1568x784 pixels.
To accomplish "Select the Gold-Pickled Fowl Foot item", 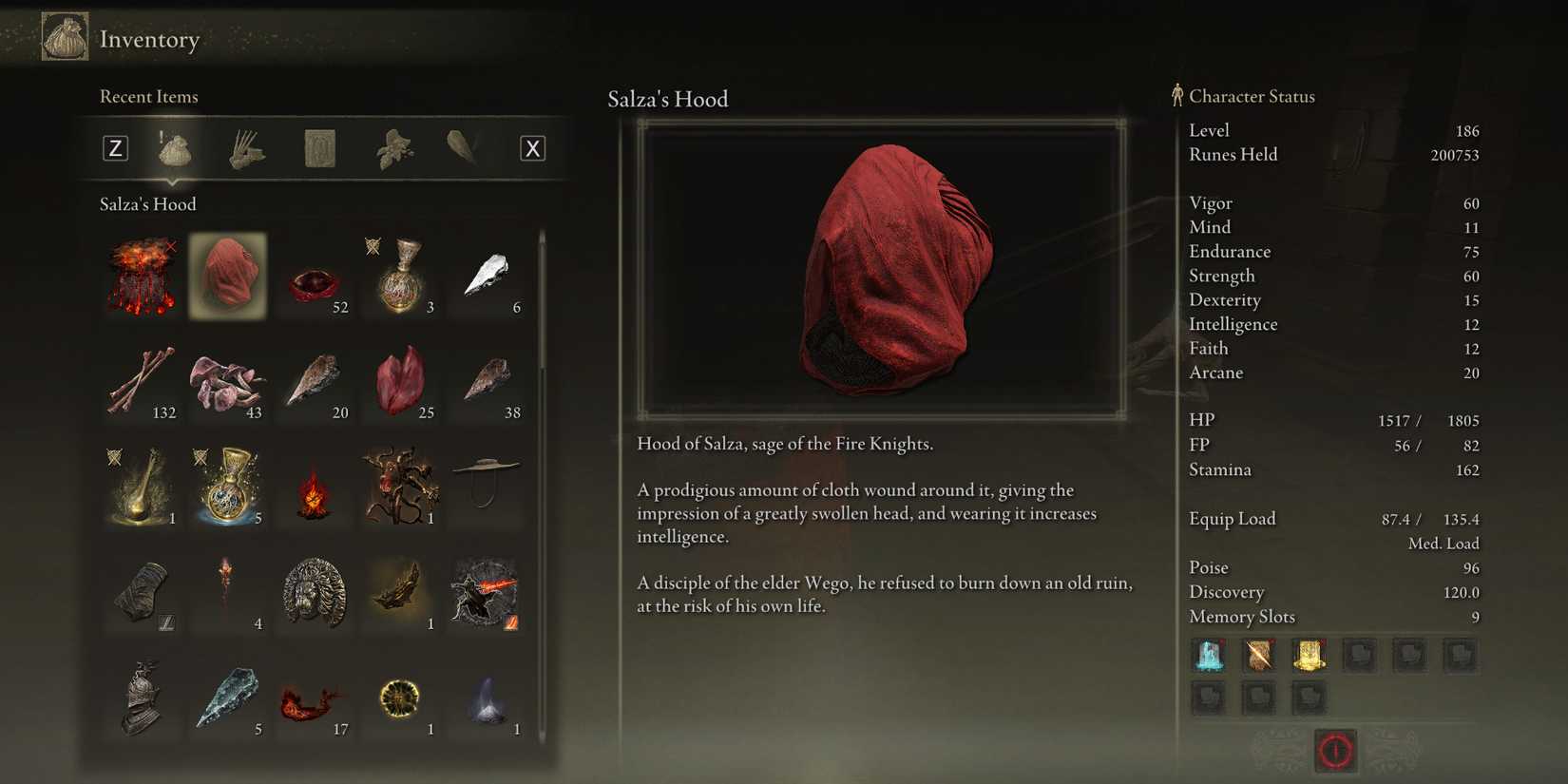I will (x=141, y=488).
